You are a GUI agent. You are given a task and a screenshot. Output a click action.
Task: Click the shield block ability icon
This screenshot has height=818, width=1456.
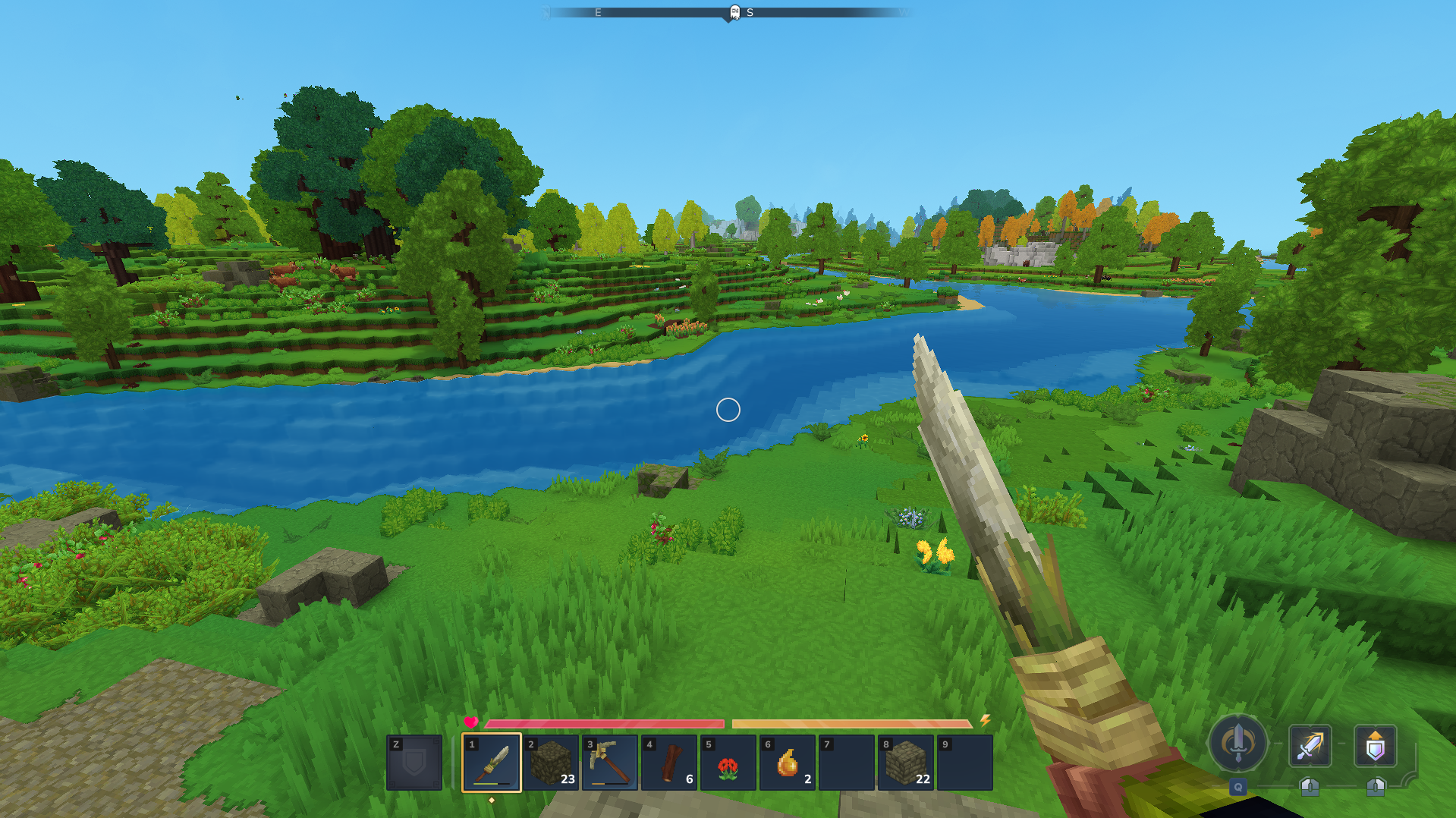tap(1376, 746)
